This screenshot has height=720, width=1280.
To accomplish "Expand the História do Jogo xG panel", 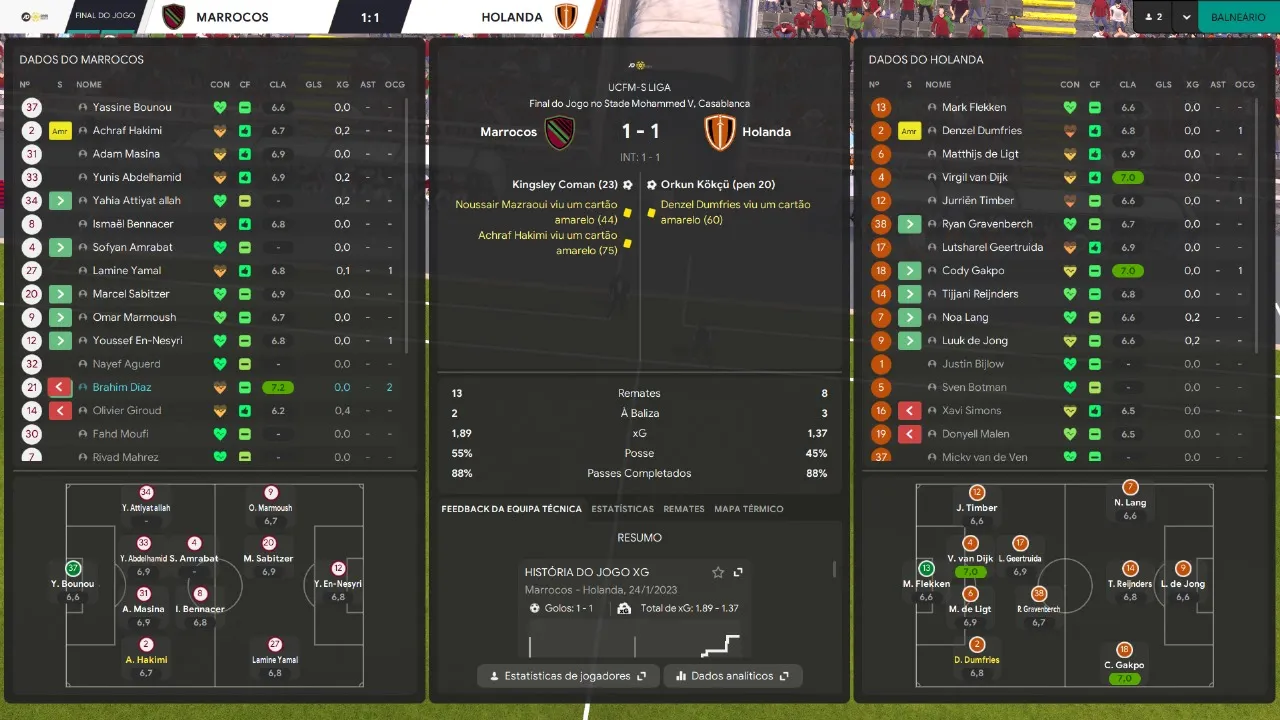I will [x=738, y=572].
